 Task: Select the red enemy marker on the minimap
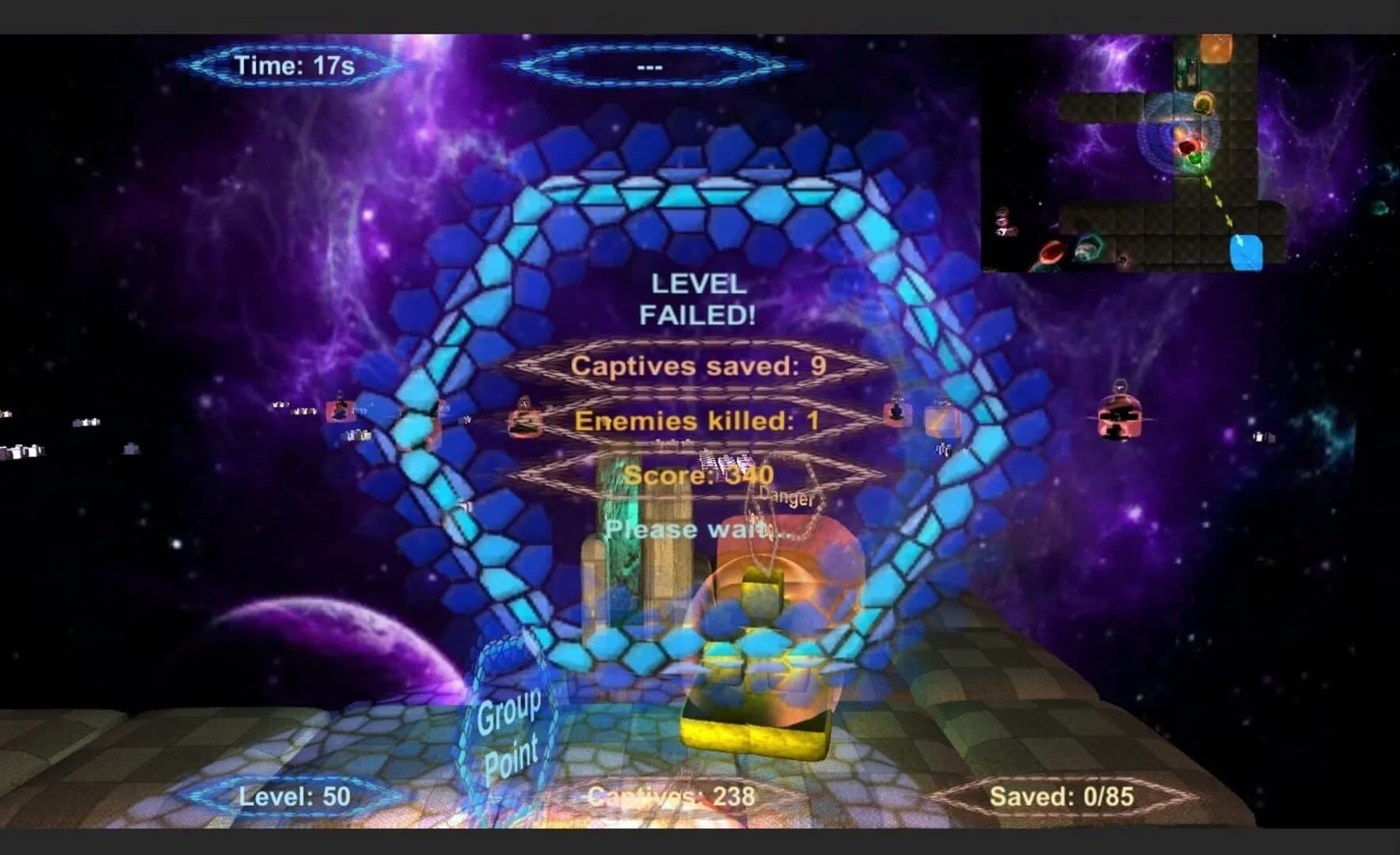click(x=1188, y=147)
